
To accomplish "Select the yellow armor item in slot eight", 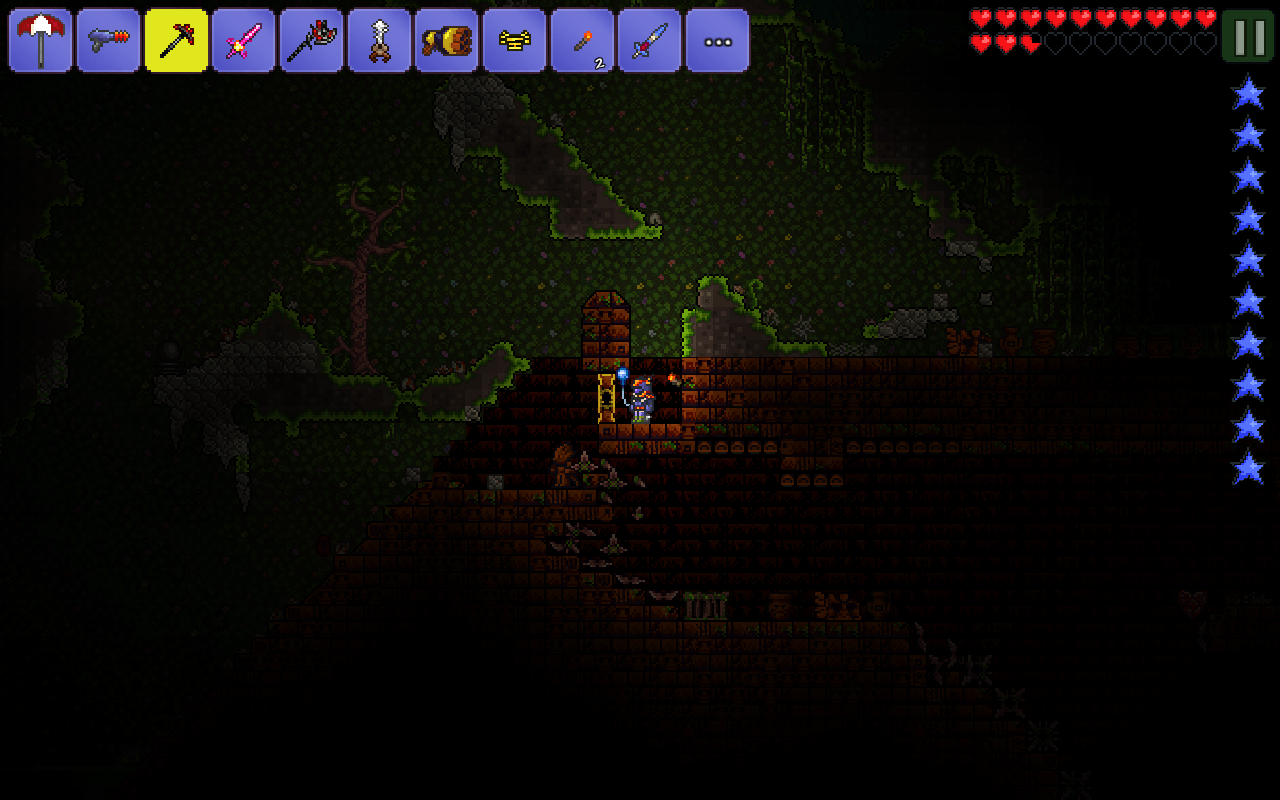I will [515, 40].
